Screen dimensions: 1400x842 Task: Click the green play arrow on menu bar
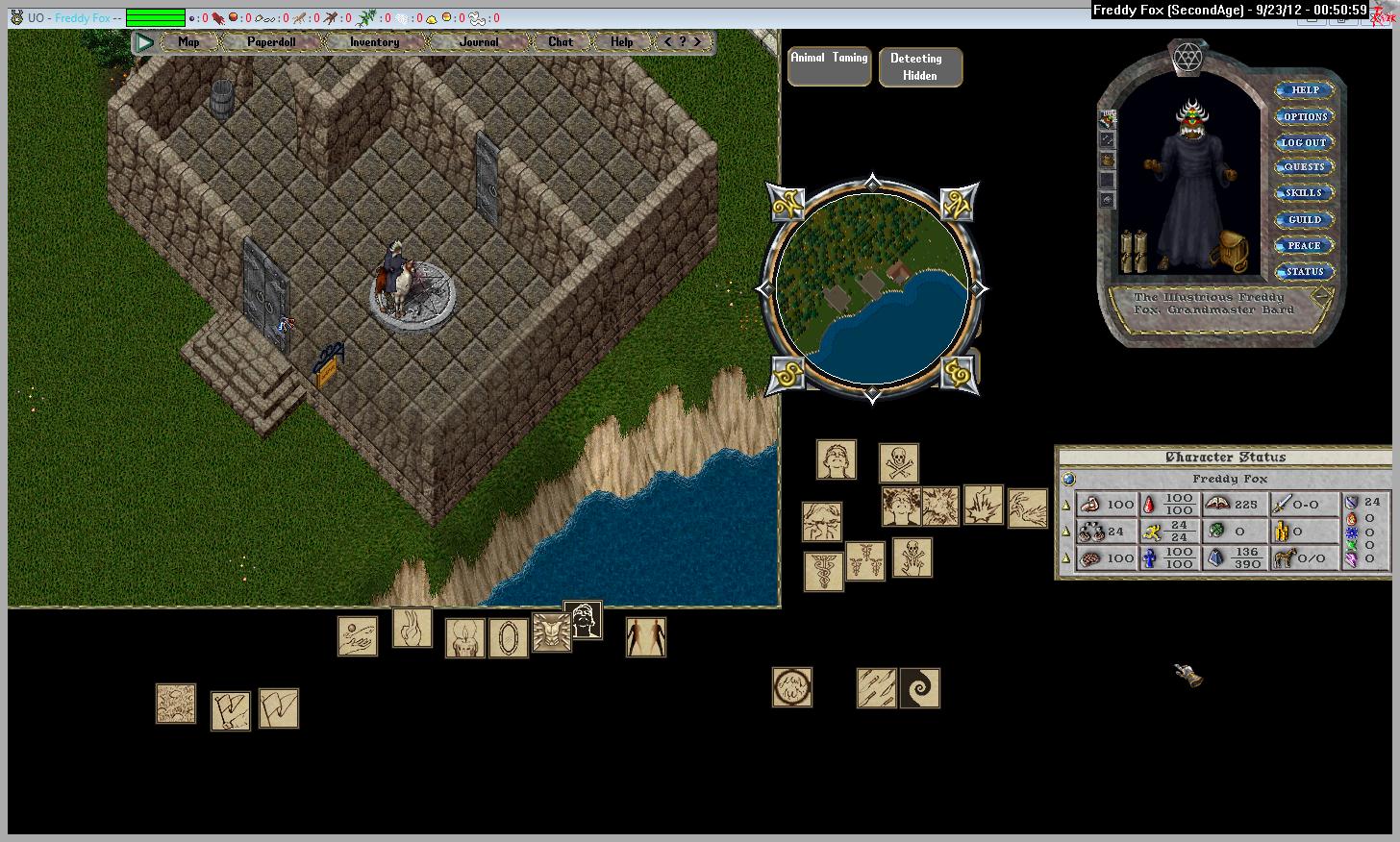[145, 42]
